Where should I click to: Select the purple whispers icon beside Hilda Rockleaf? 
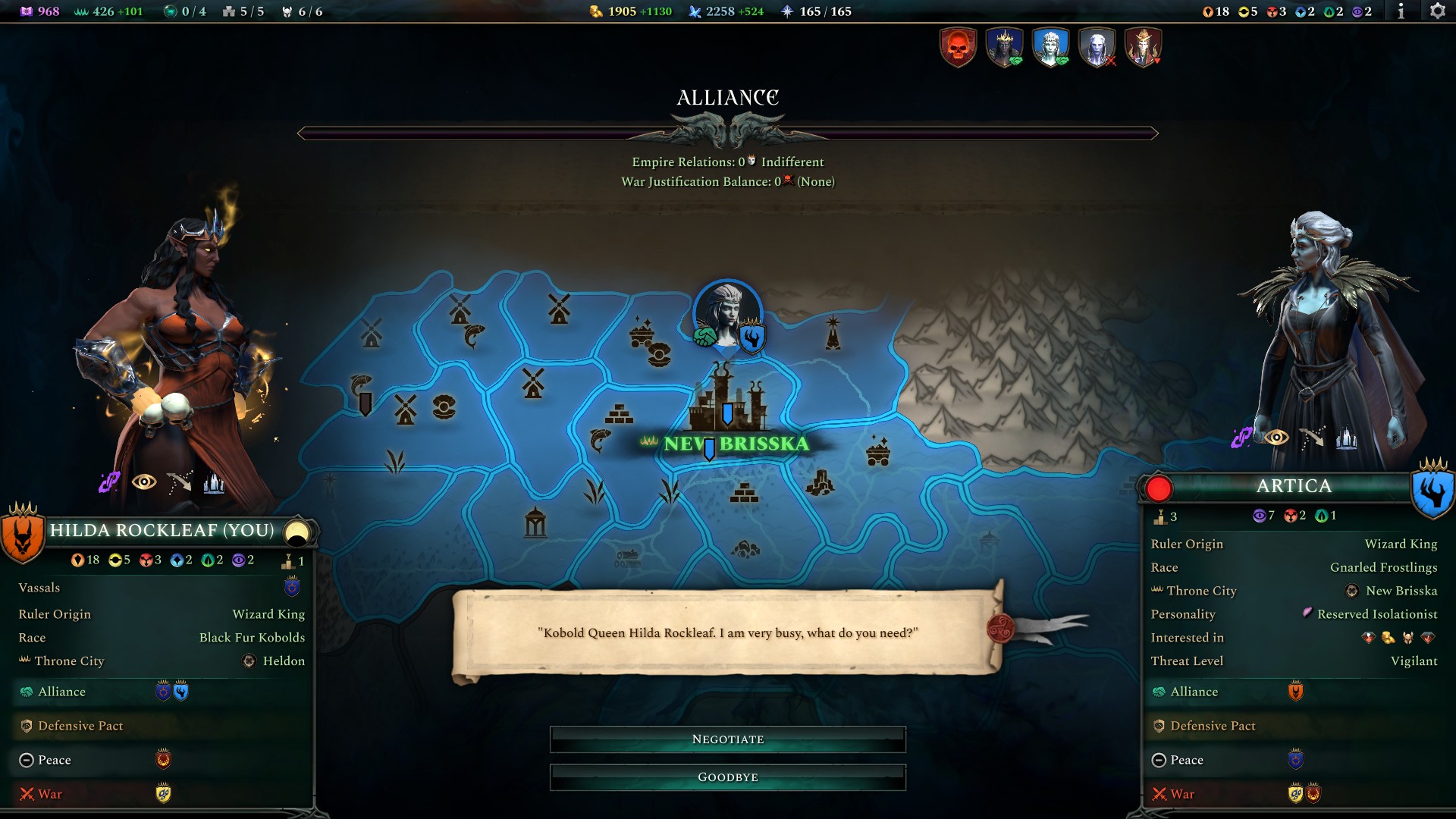pos(111,479)
